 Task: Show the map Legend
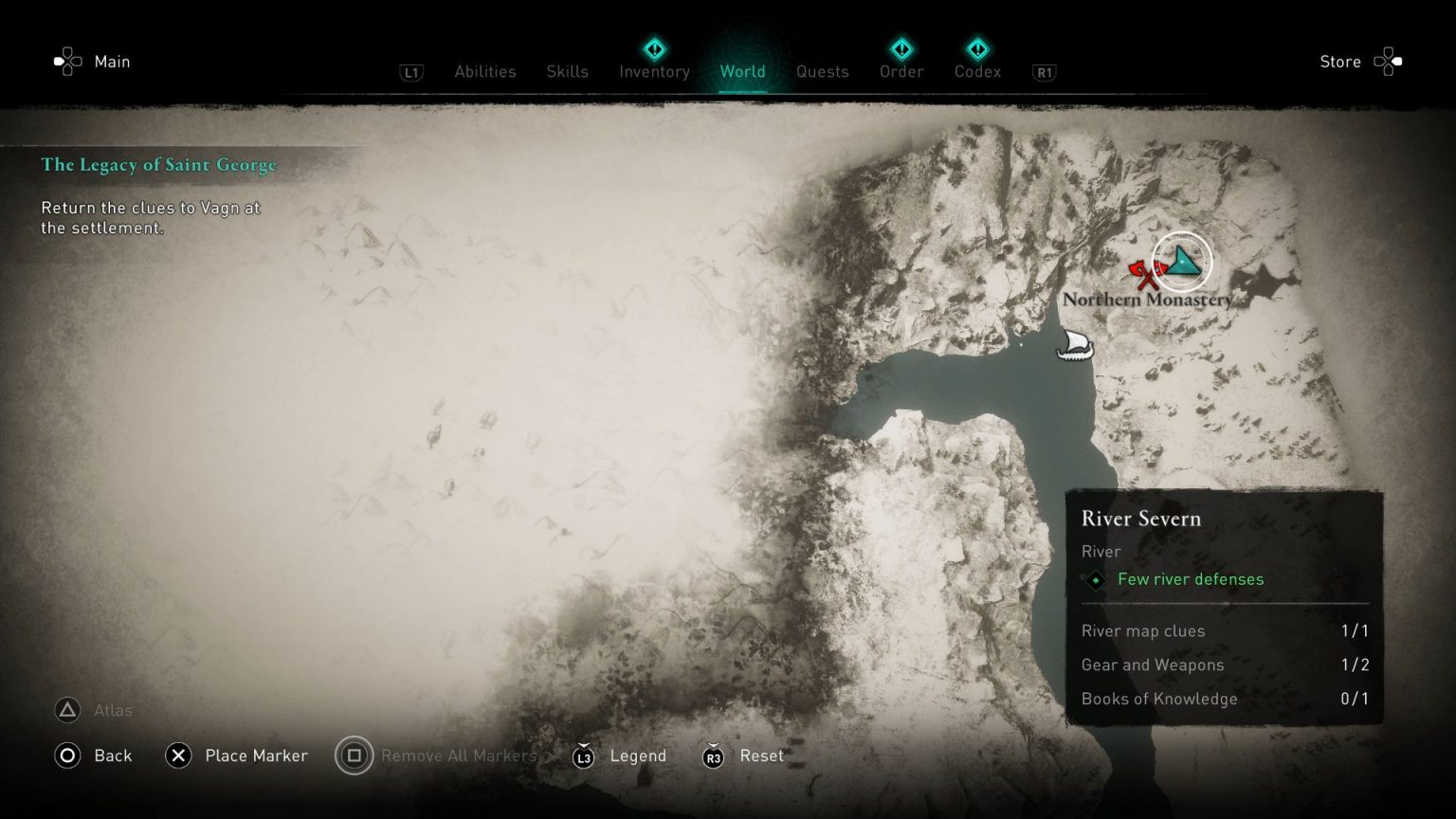click(620, 755)
